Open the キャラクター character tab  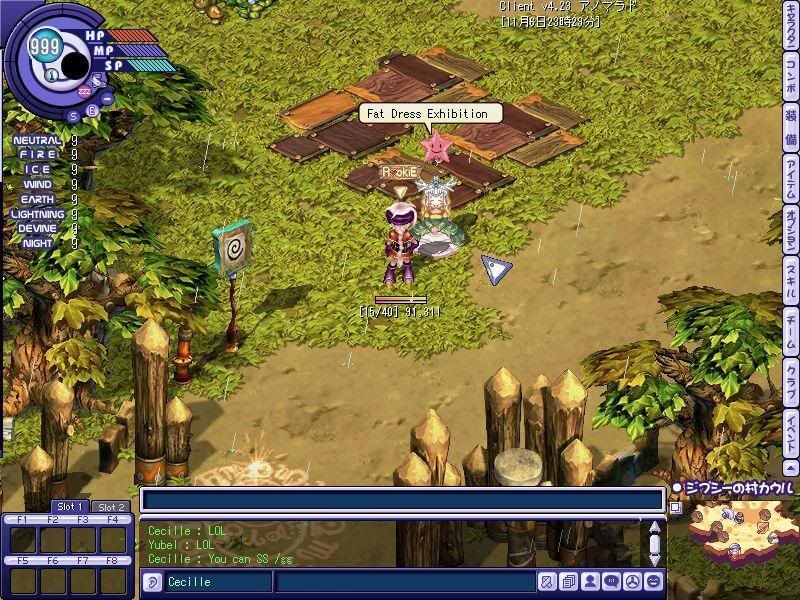click(x=790, y=37)
